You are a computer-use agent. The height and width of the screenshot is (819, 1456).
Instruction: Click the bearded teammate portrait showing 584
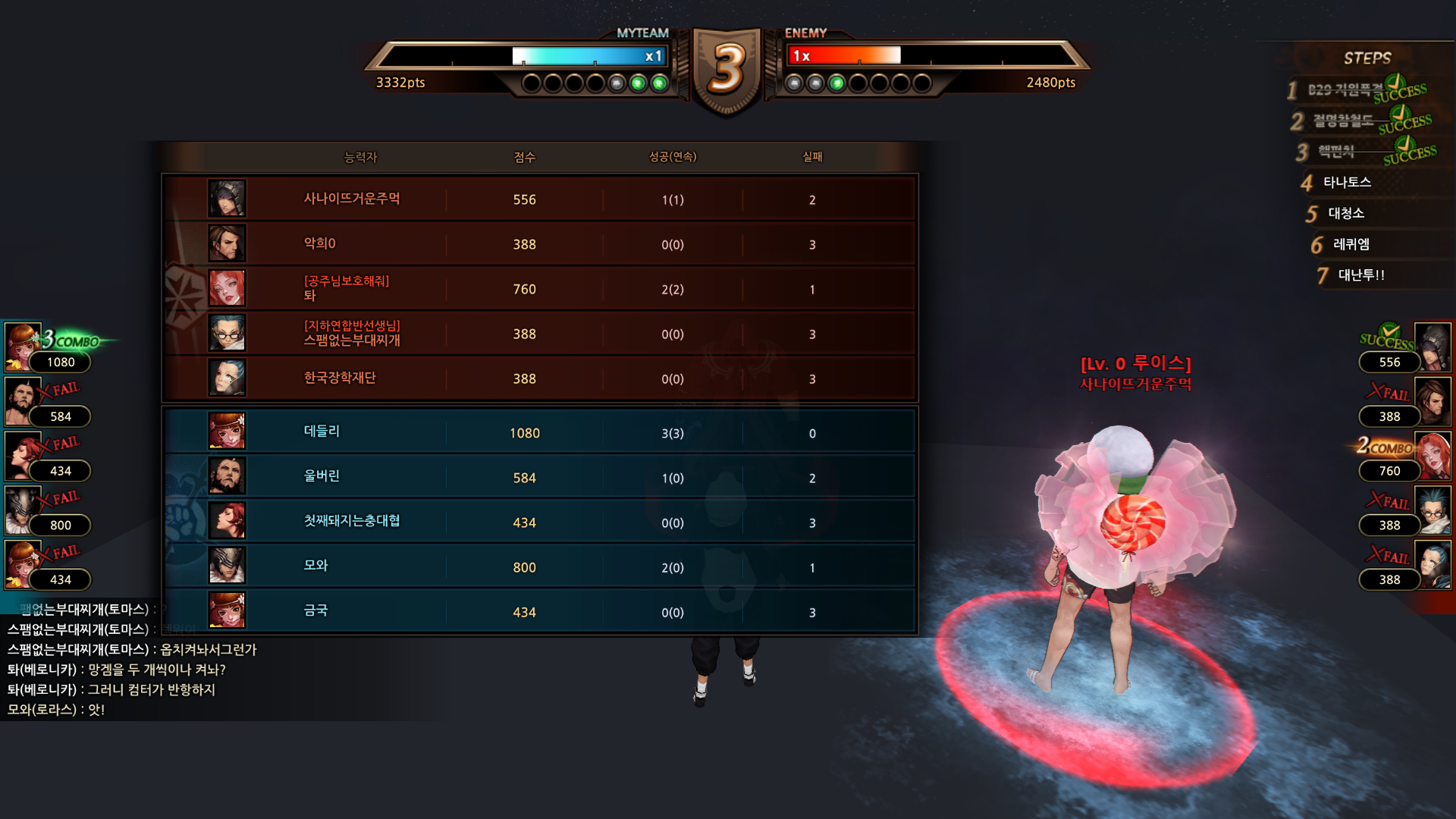click(23, 401)
